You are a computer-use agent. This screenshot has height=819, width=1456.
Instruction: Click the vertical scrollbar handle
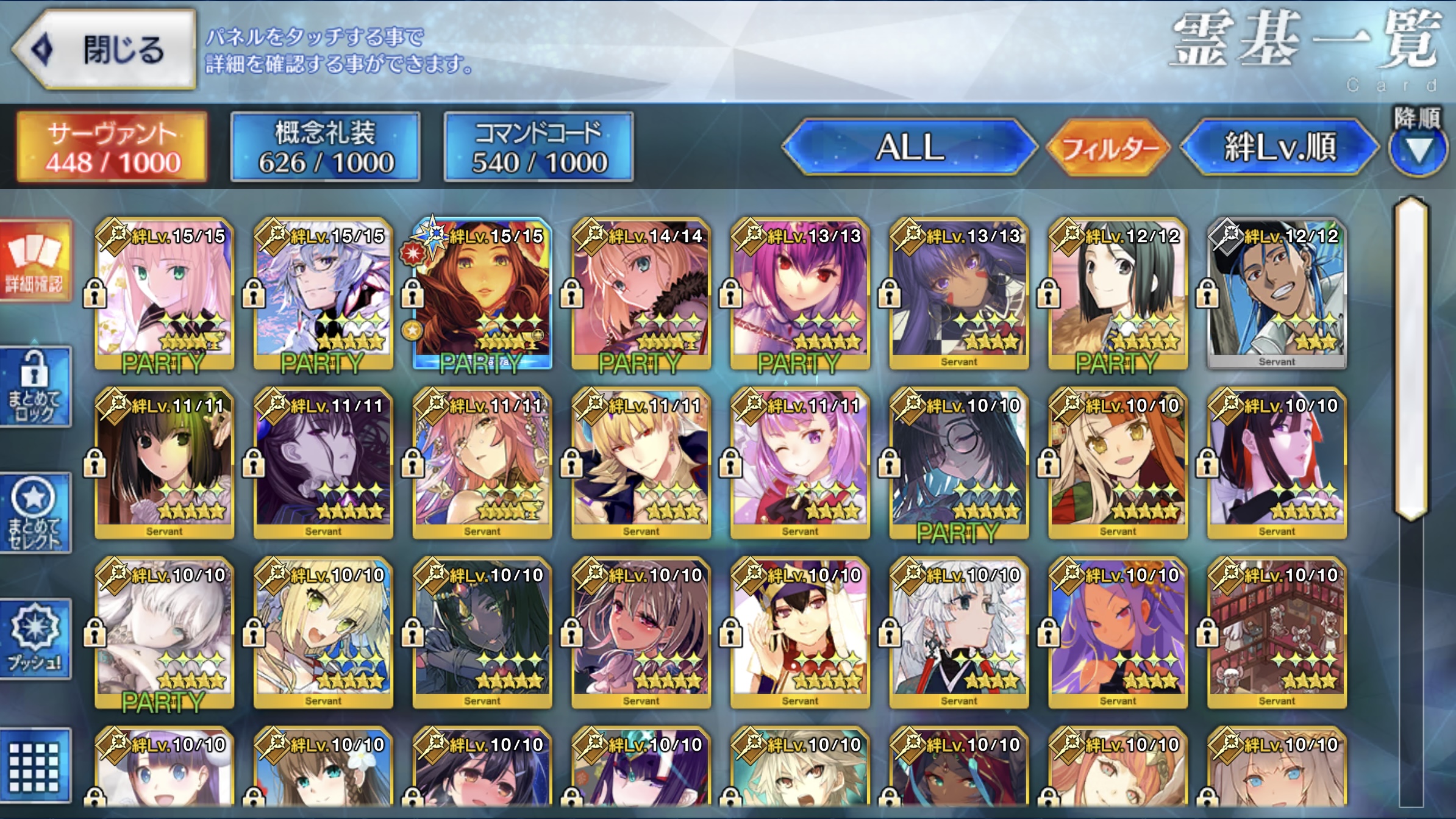point(1411,359)
